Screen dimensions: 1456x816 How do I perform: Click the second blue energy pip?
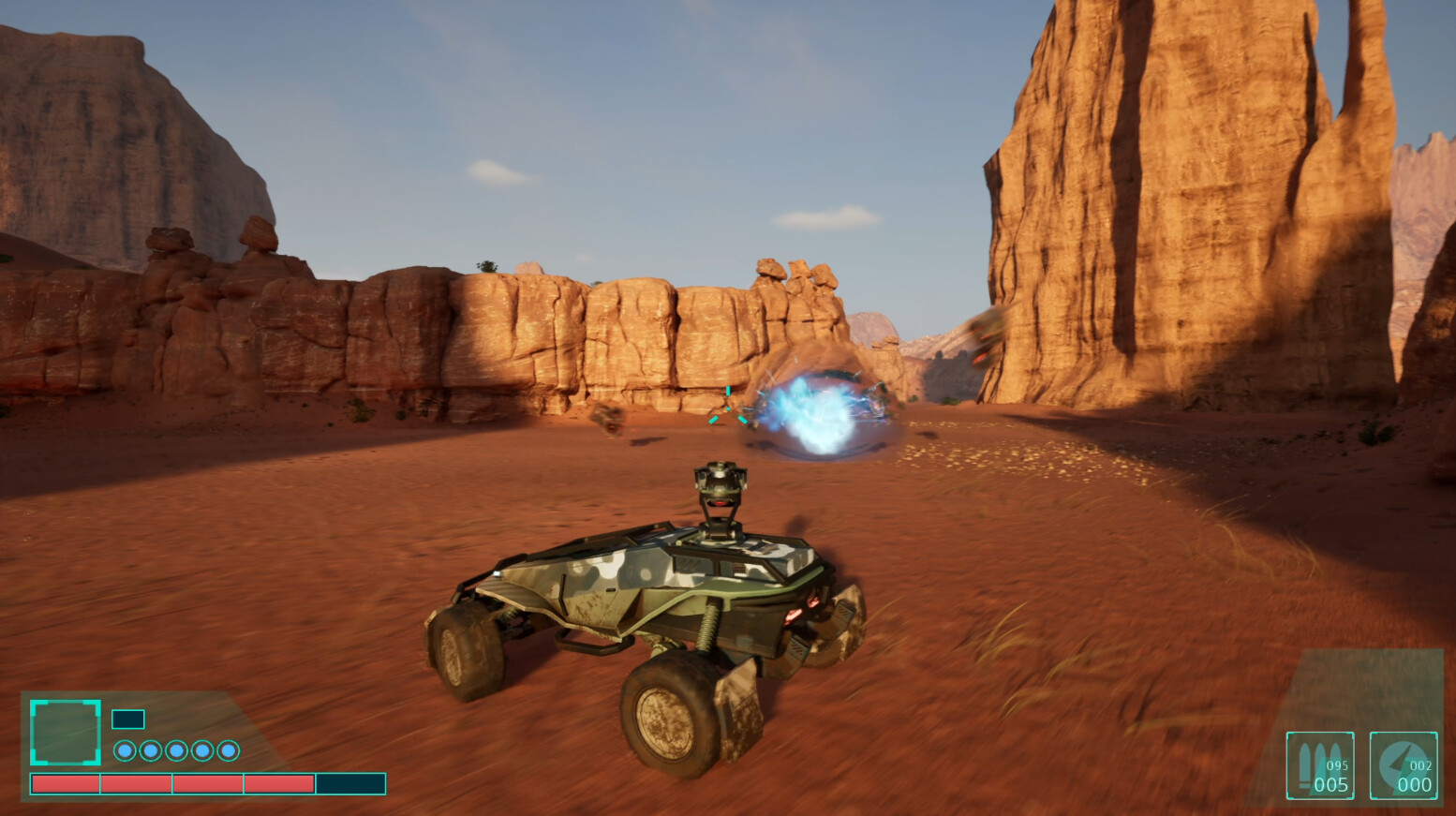tap(150, 749)
